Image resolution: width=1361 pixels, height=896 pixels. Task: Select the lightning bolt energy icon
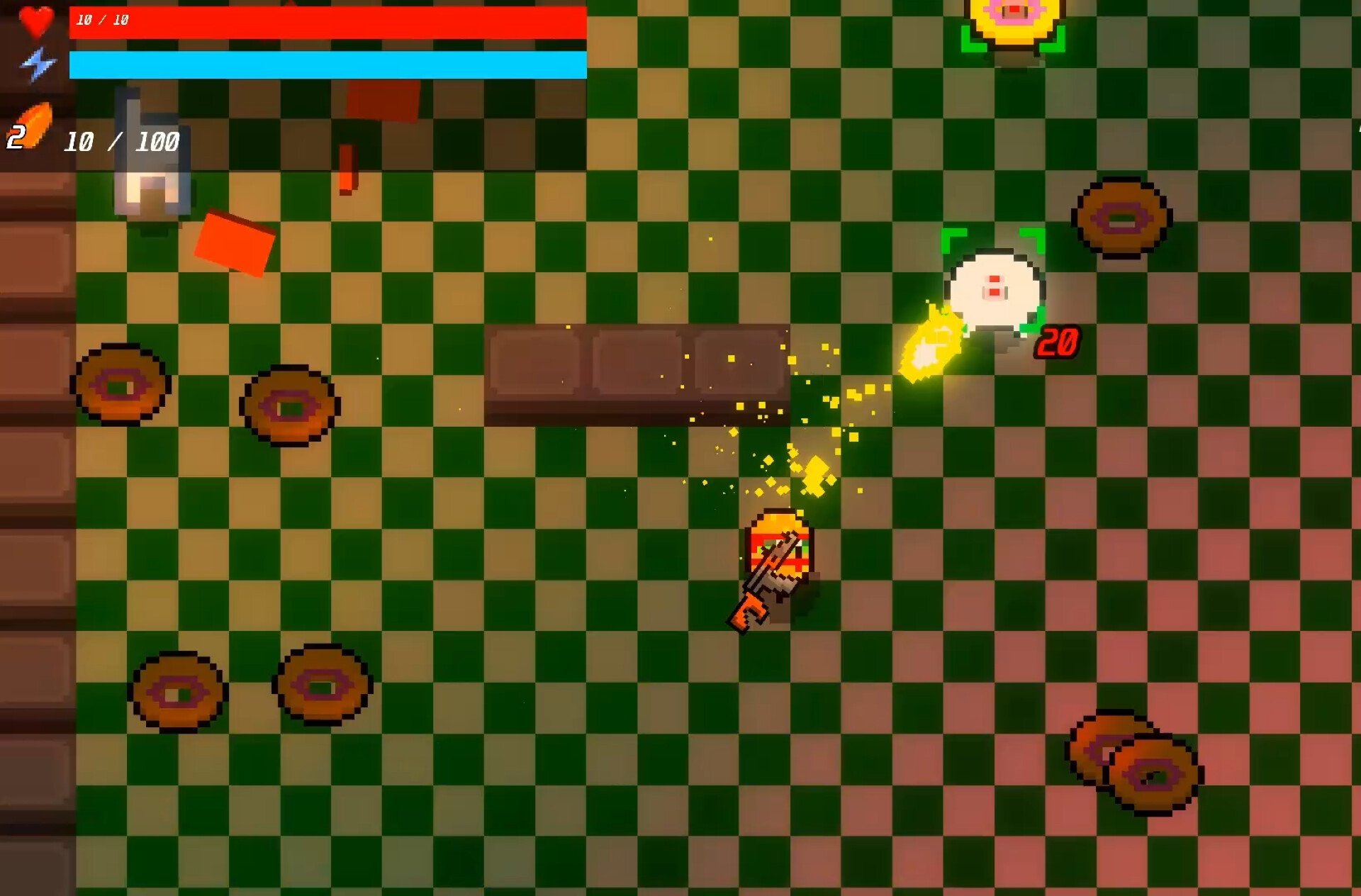pyautogui.click(x=39, y=64)
